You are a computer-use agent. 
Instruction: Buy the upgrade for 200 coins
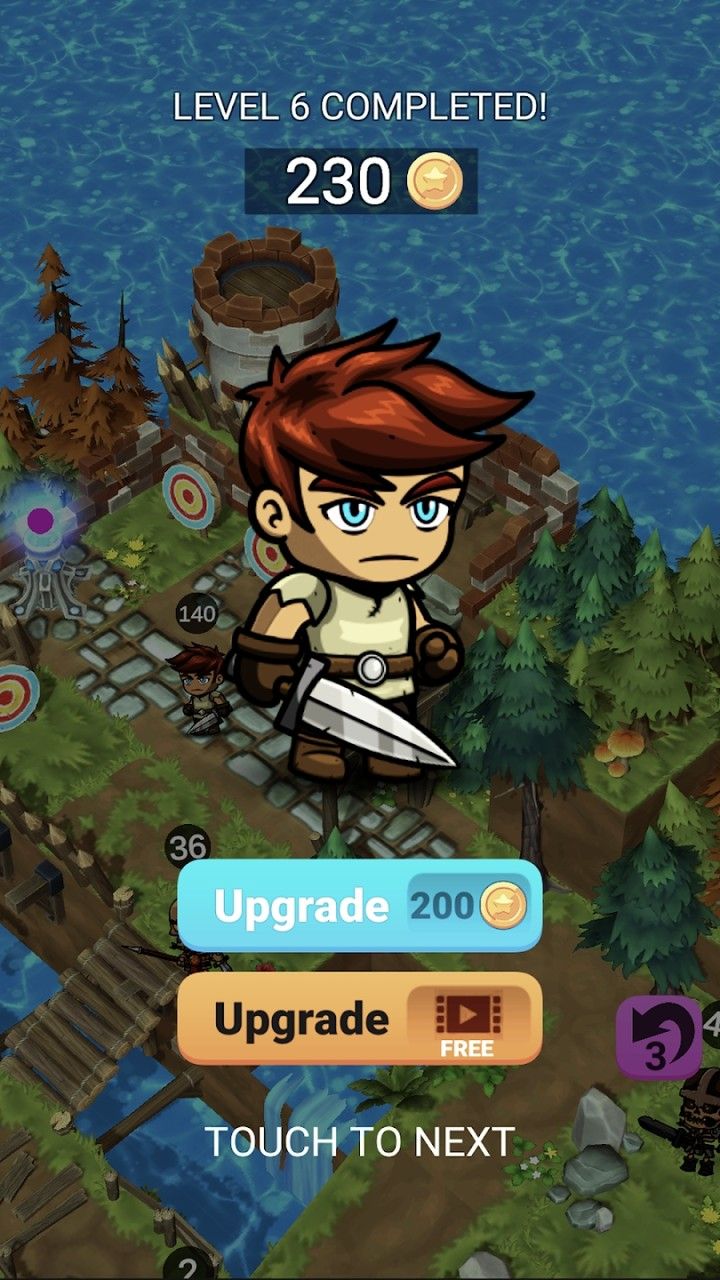(360, 905)
